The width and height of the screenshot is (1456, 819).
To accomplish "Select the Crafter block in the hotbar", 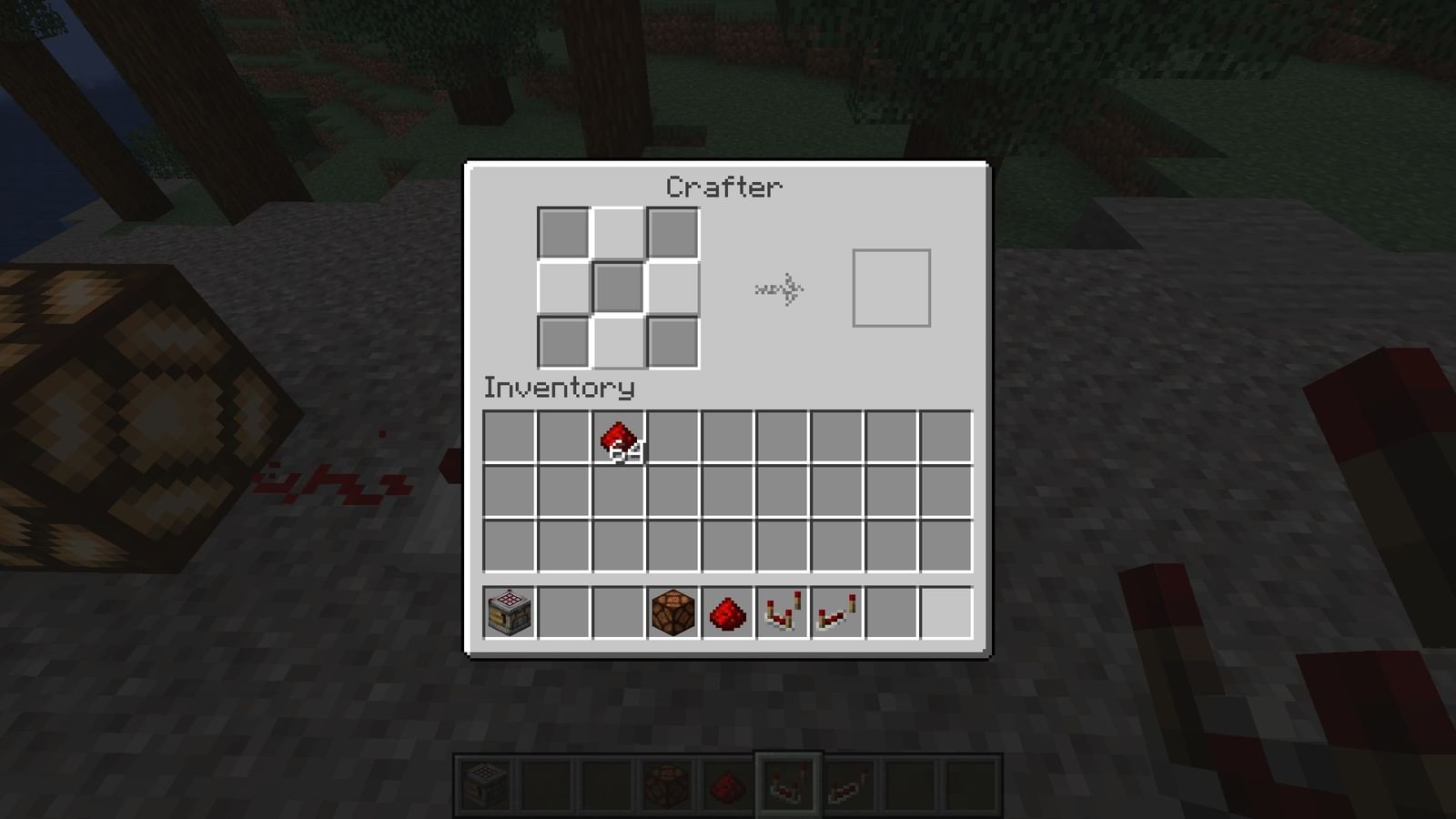I will pos(508,612).
